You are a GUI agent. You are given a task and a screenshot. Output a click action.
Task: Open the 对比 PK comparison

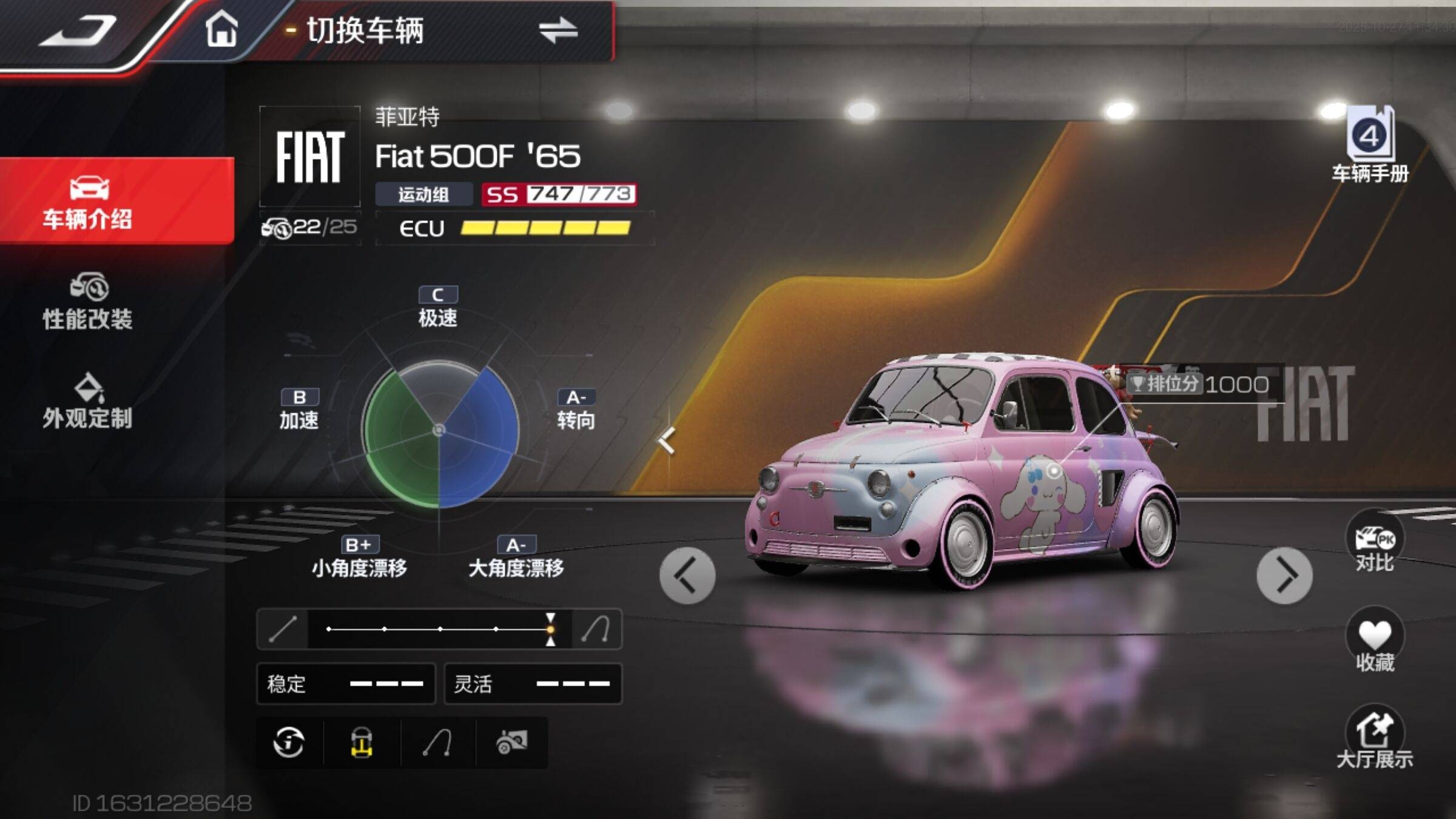pos(1375,544)
